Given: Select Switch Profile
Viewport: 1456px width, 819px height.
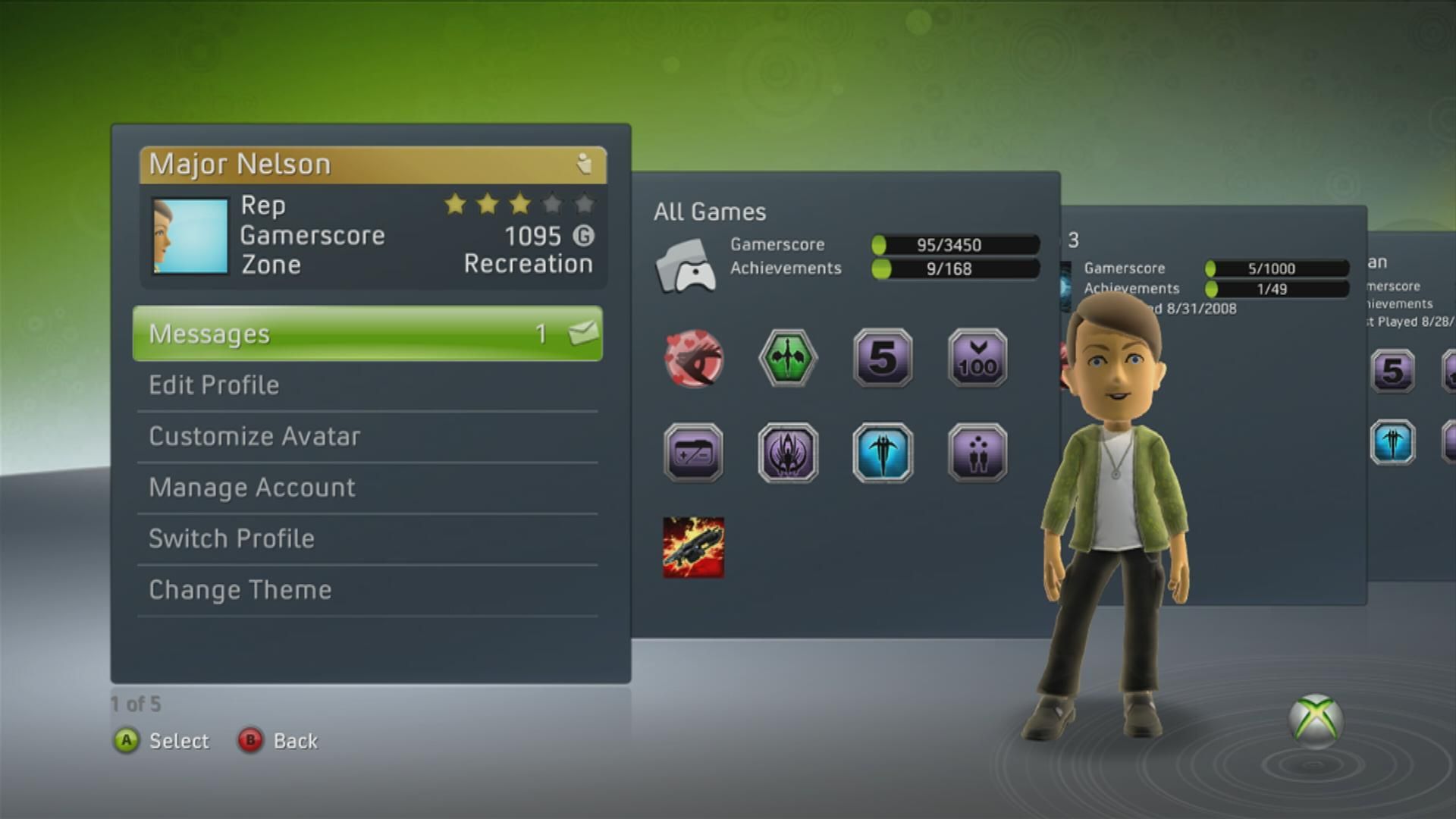Looking at the screenshot, I should coord(231,538).
